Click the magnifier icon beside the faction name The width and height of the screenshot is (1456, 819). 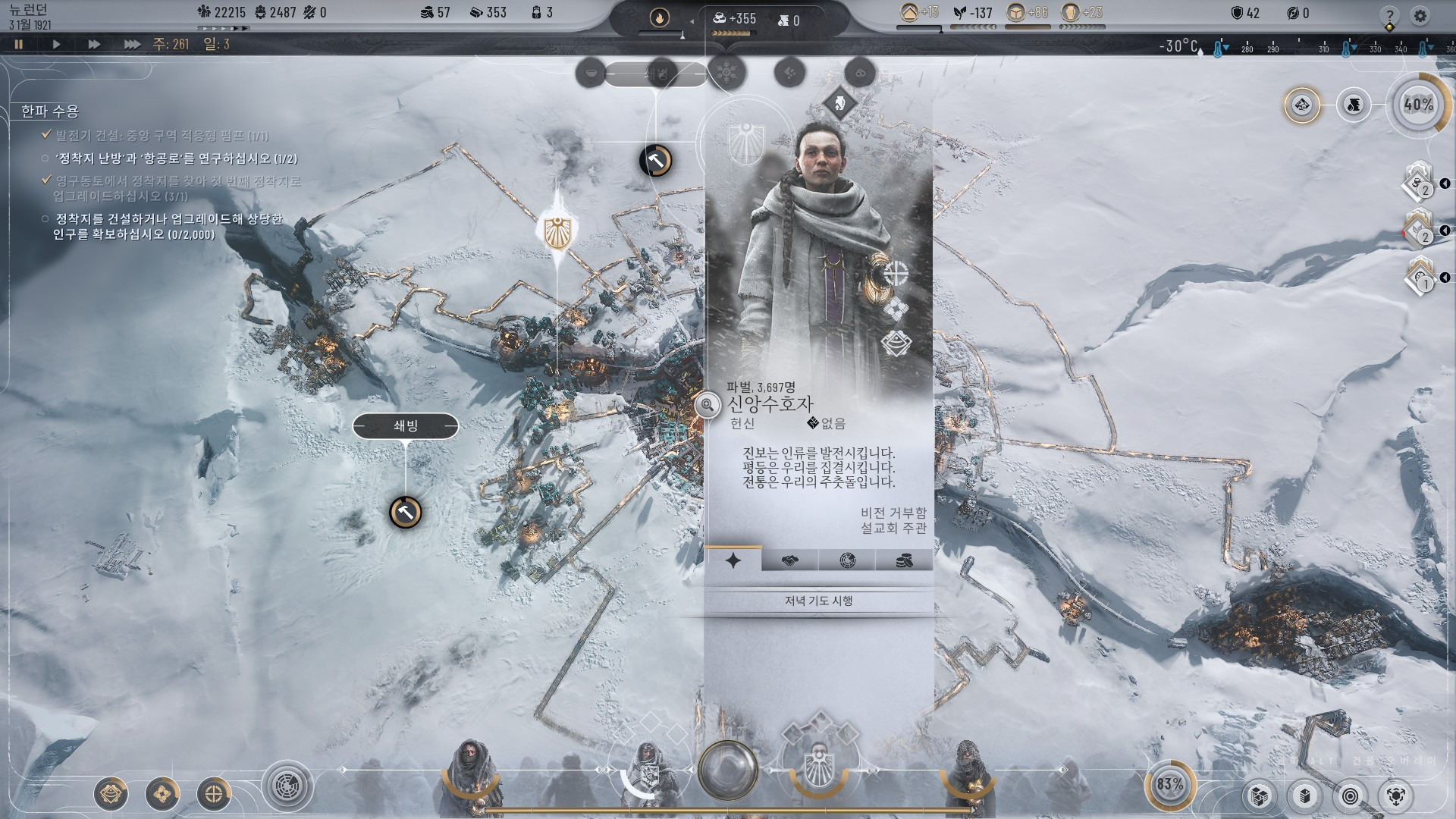pyautogui.click(x=707, y=406)
